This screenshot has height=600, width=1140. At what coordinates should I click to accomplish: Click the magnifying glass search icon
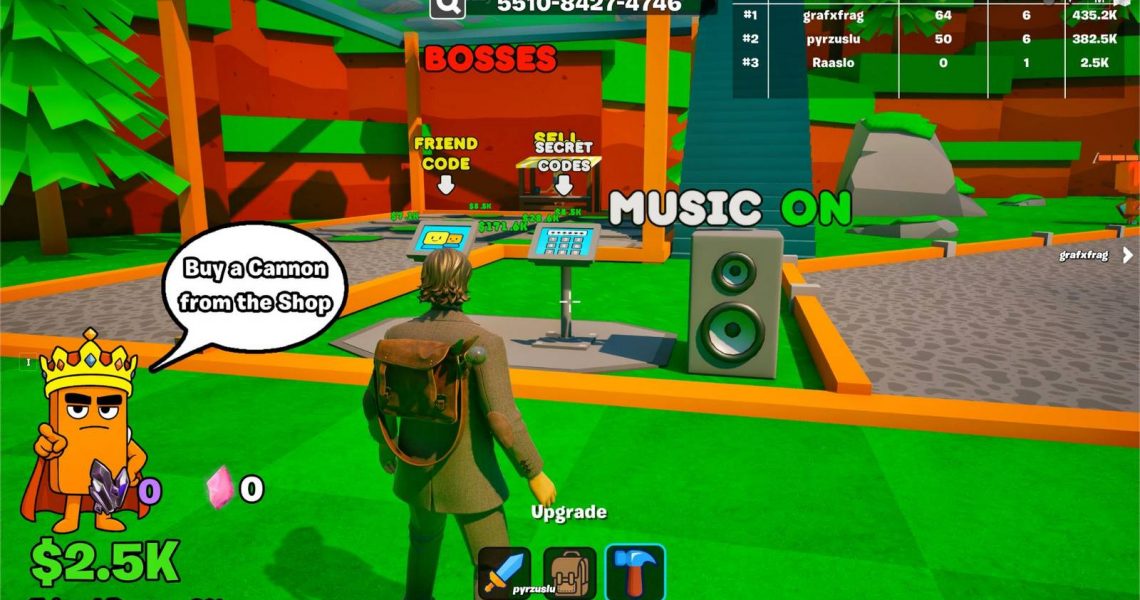(x=449, y=6)
